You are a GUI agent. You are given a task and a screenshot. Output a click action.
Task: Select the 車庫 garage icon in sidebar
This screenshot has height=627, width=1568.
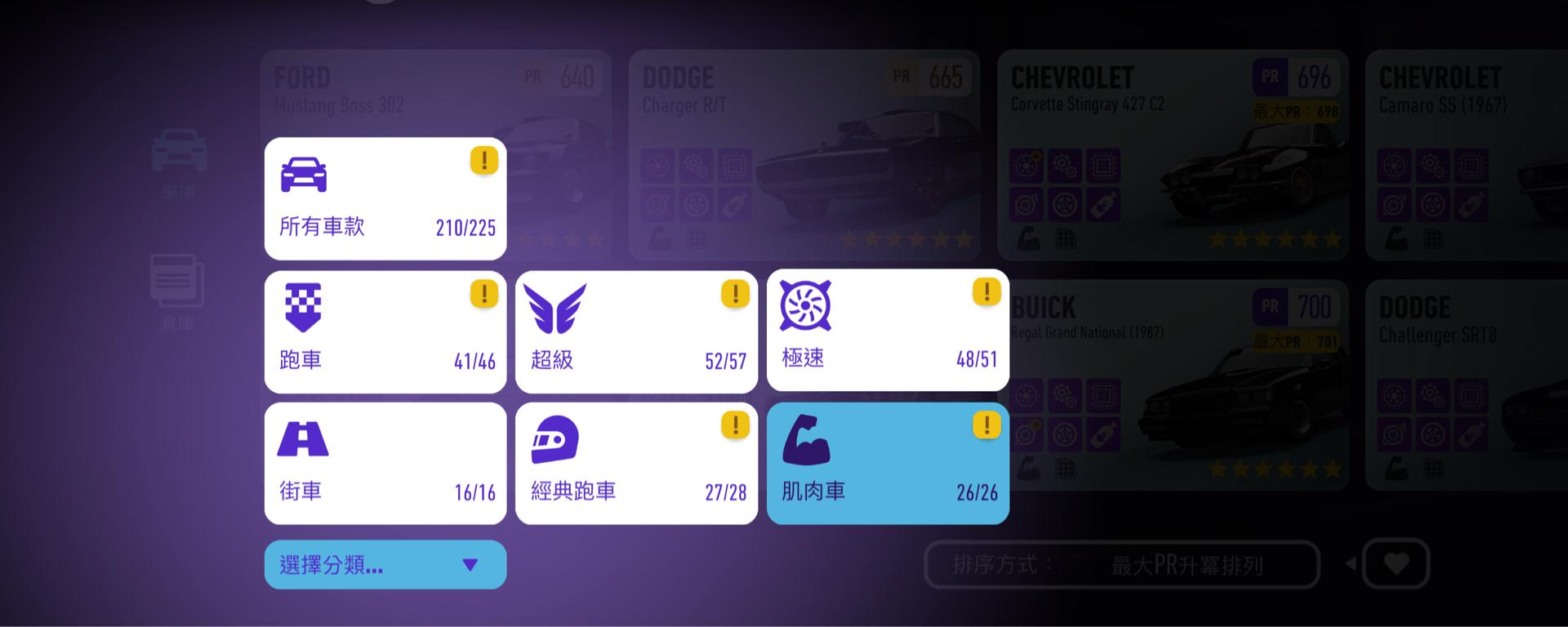(179, 155)
